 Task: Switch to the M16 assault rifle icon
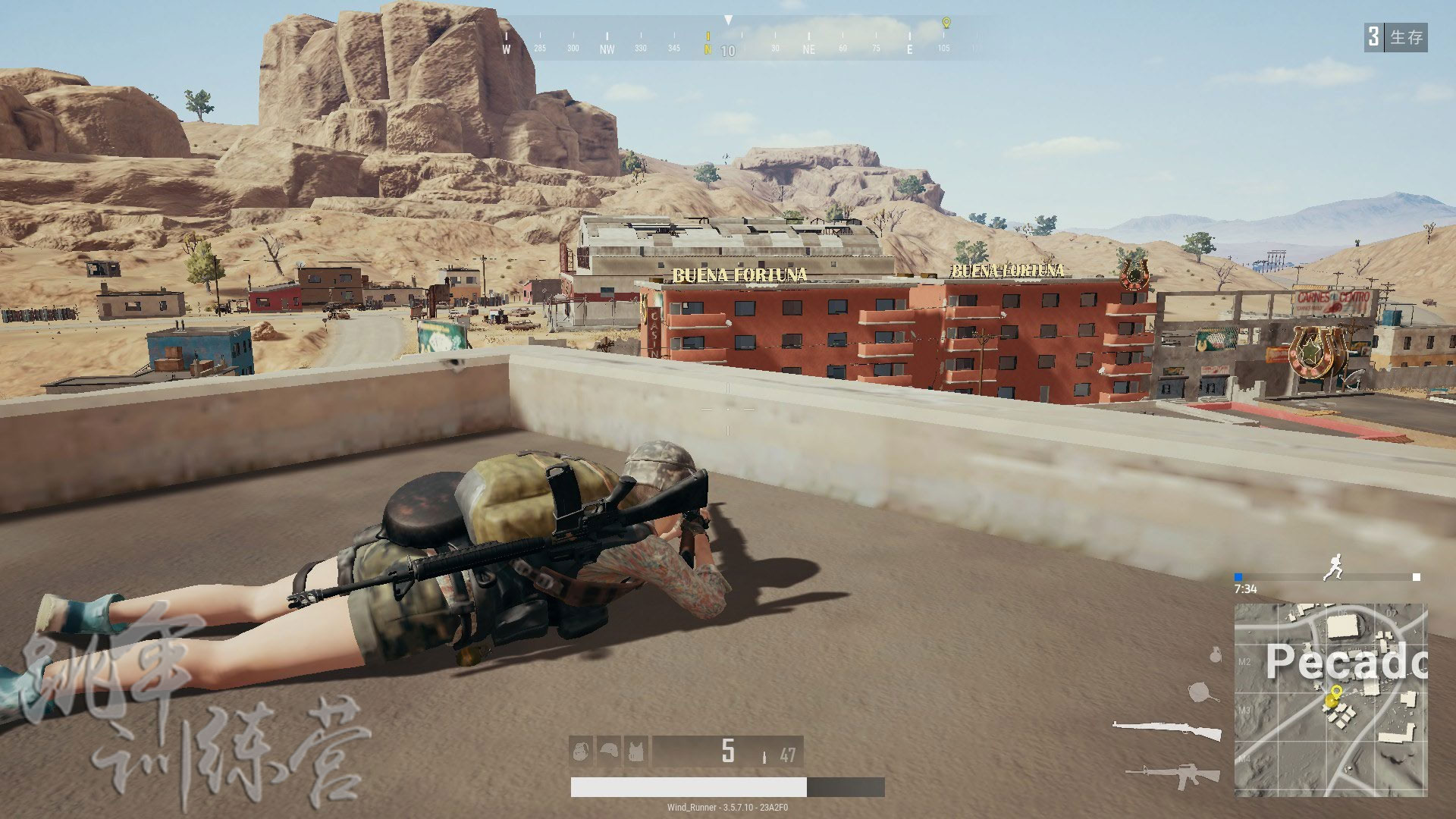1172,773
